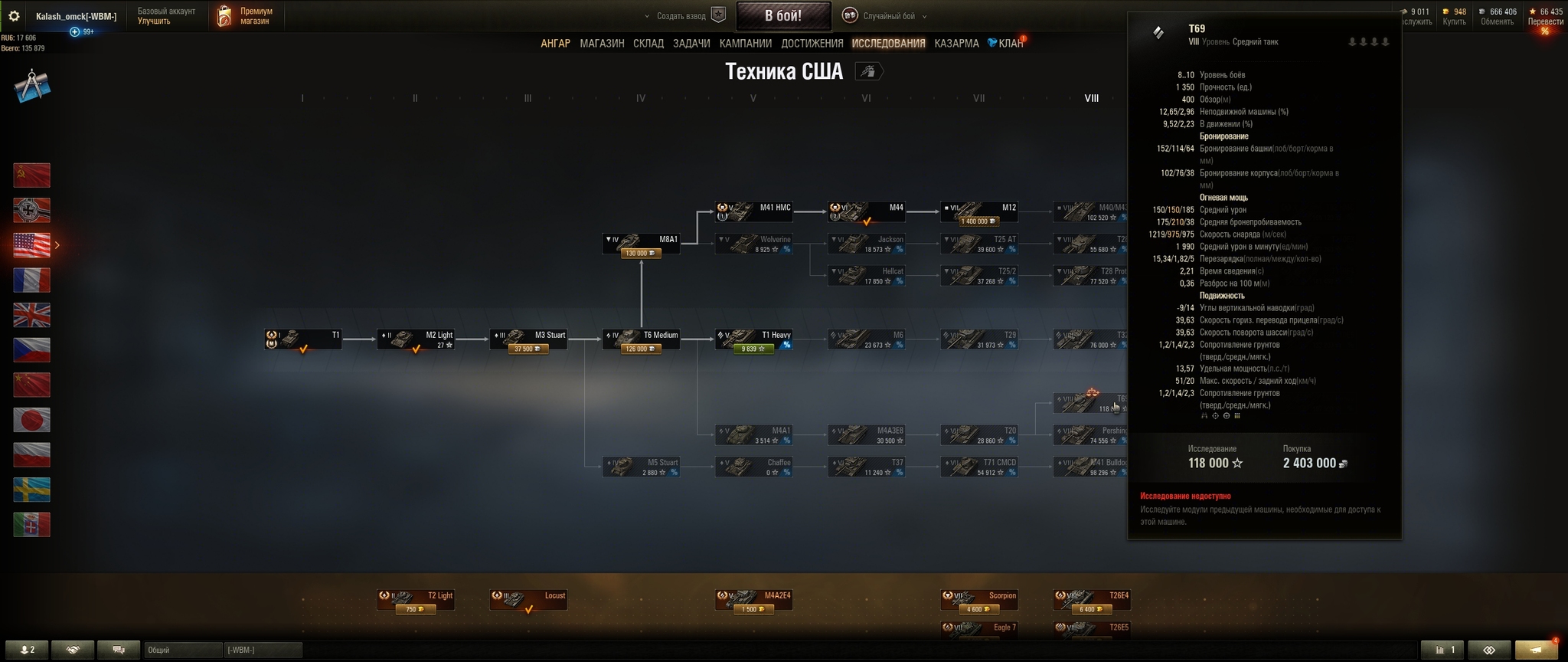Start battle with the В бой! button
Image resolution: width=1568 pixels, height=662 pixels.
783,15
